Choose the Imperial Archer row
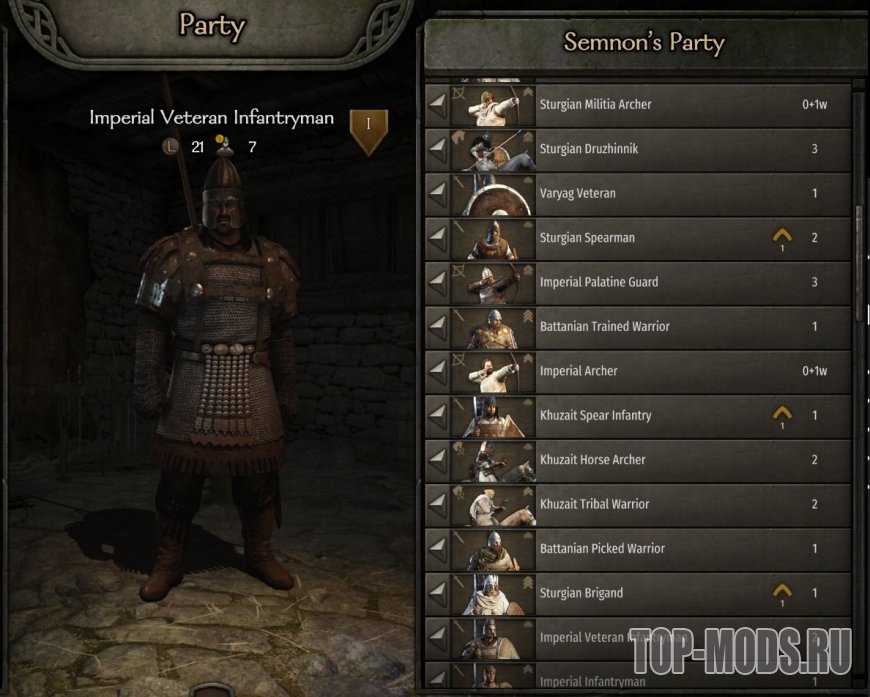This screenshot has width=870, height=697. point(640,371)
